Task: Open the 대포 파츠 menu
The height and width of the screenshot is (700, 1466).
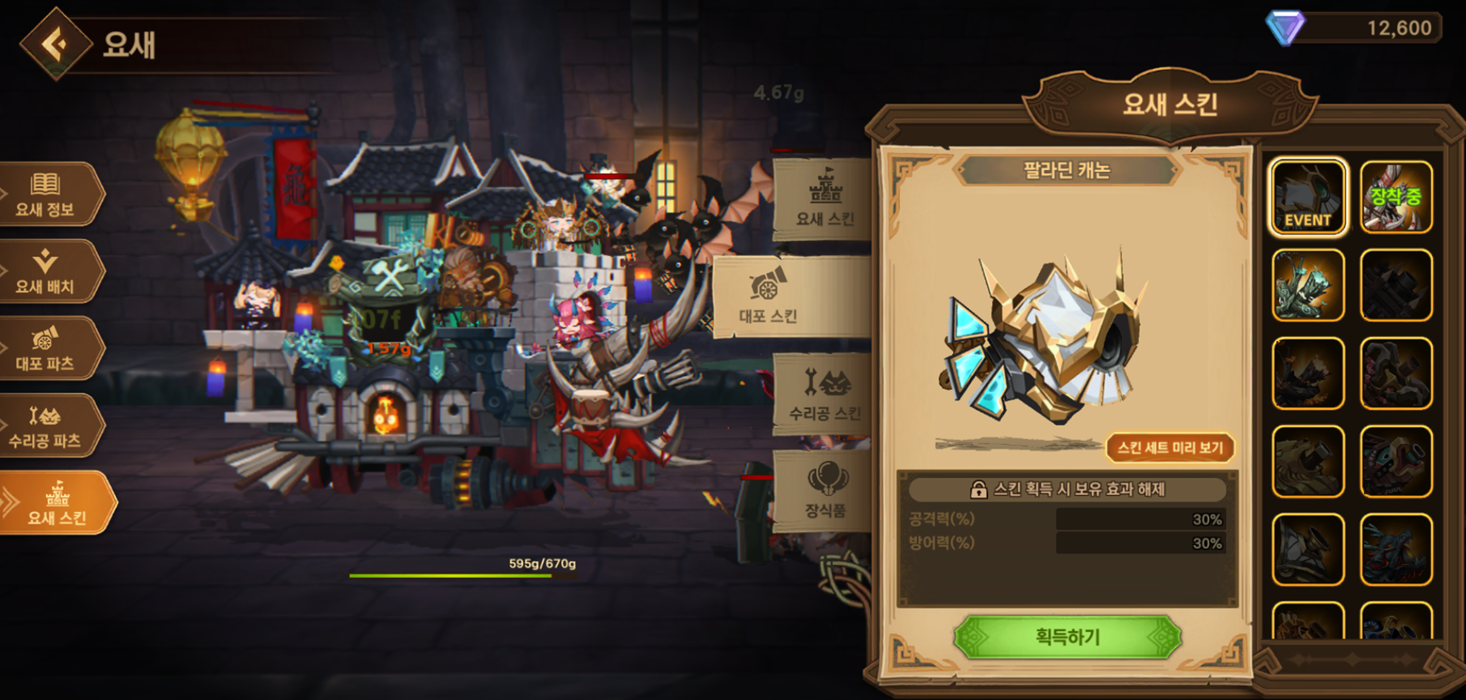Action: pyautogui.click(x=48, y=349)
